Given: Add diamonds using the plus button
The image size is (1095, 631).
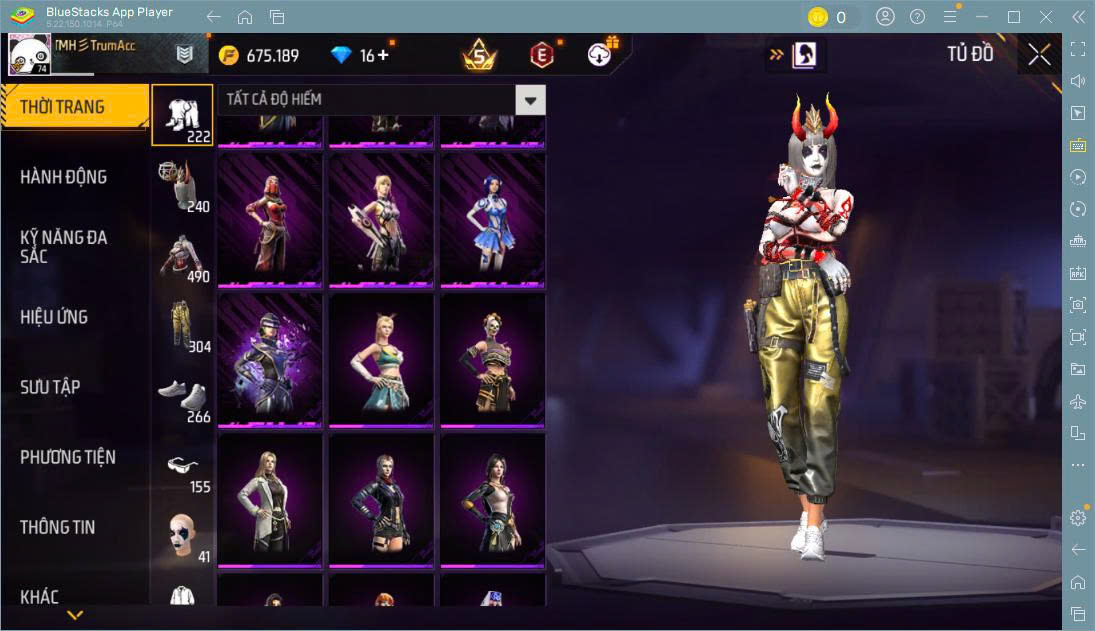Looking at the screenshot, I should (383, 55).
